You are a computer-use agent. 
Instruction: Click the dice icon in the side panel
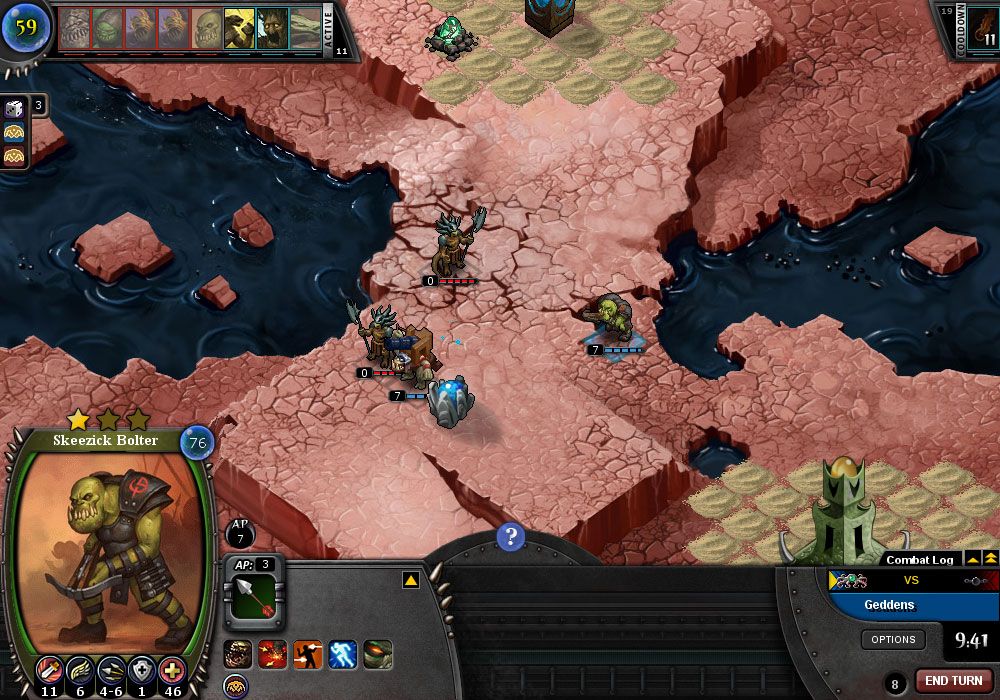point(14,108)
